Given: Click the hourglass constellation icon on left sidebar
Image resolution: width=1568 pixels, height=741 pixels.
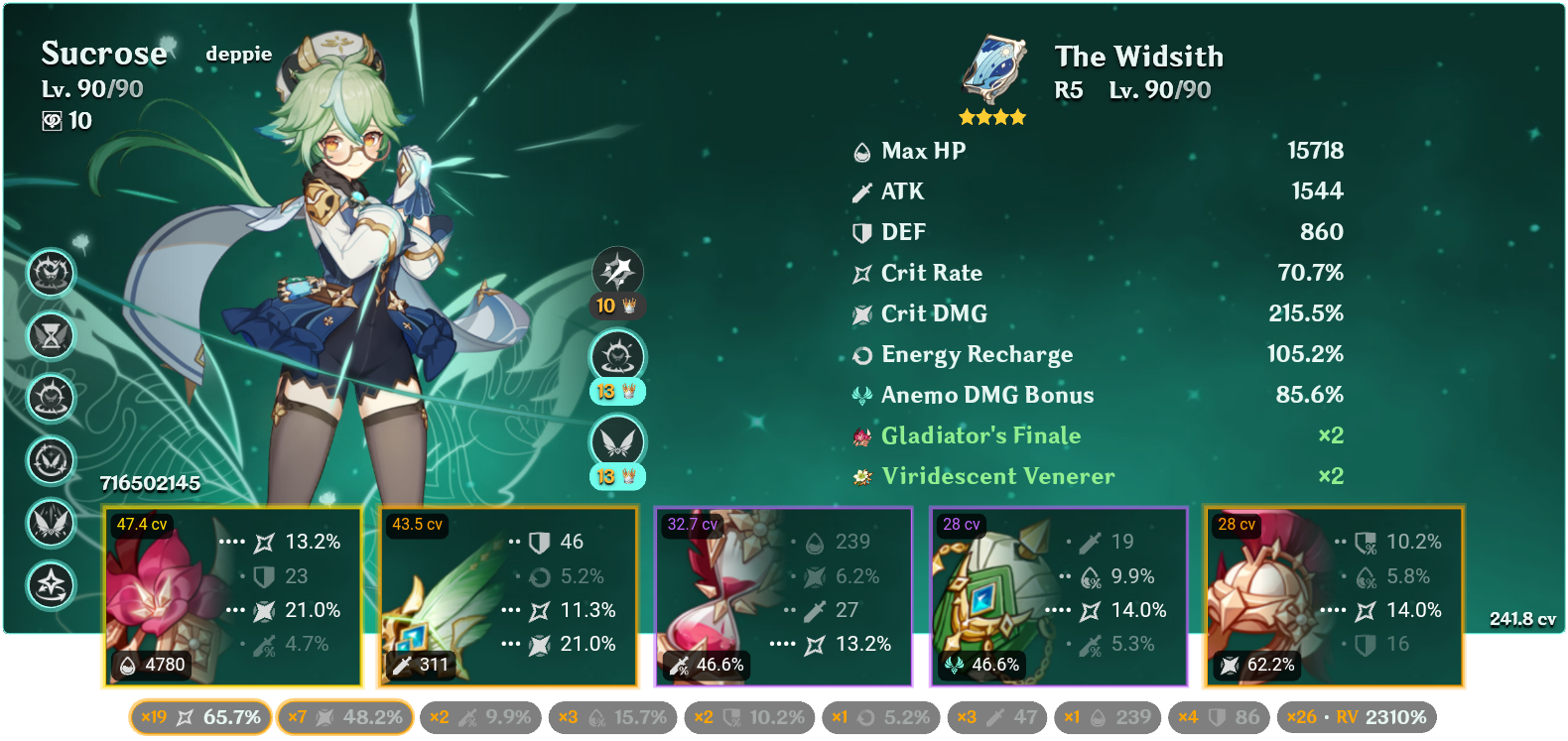Looking at the screenshot, I should (51, 337).
